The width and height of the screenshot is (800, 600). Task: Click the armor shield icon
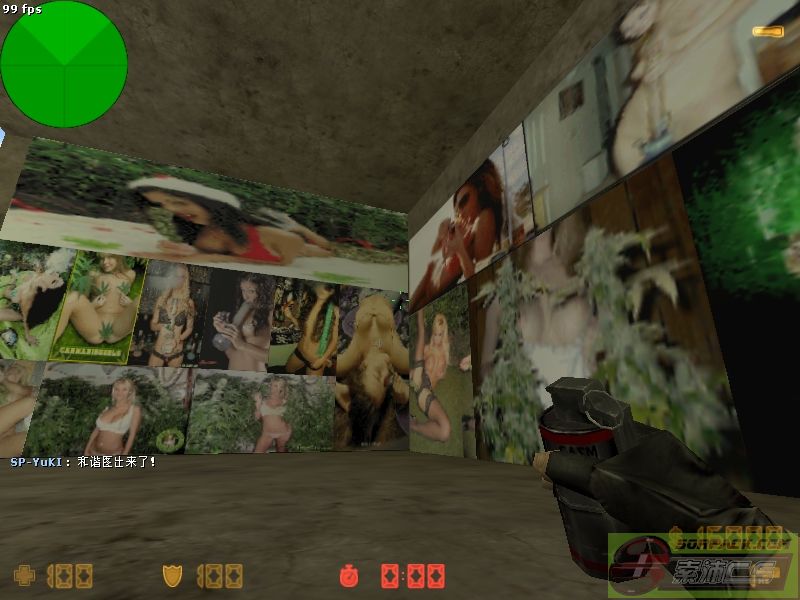(172, 575)
